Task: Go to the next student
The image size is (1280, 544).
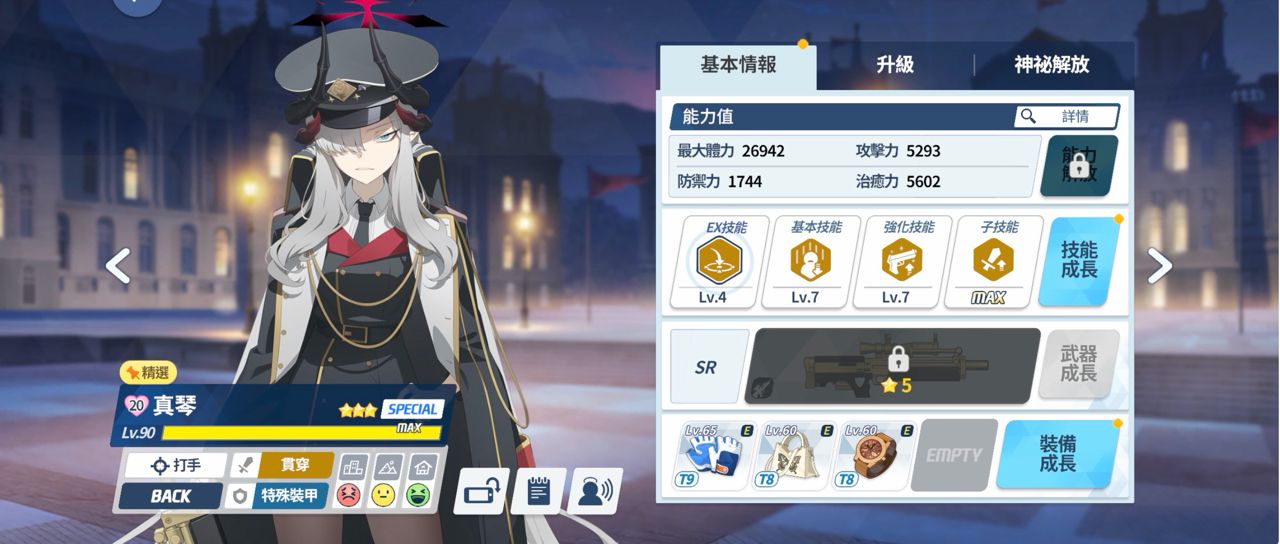Action: coord(1159,265)
